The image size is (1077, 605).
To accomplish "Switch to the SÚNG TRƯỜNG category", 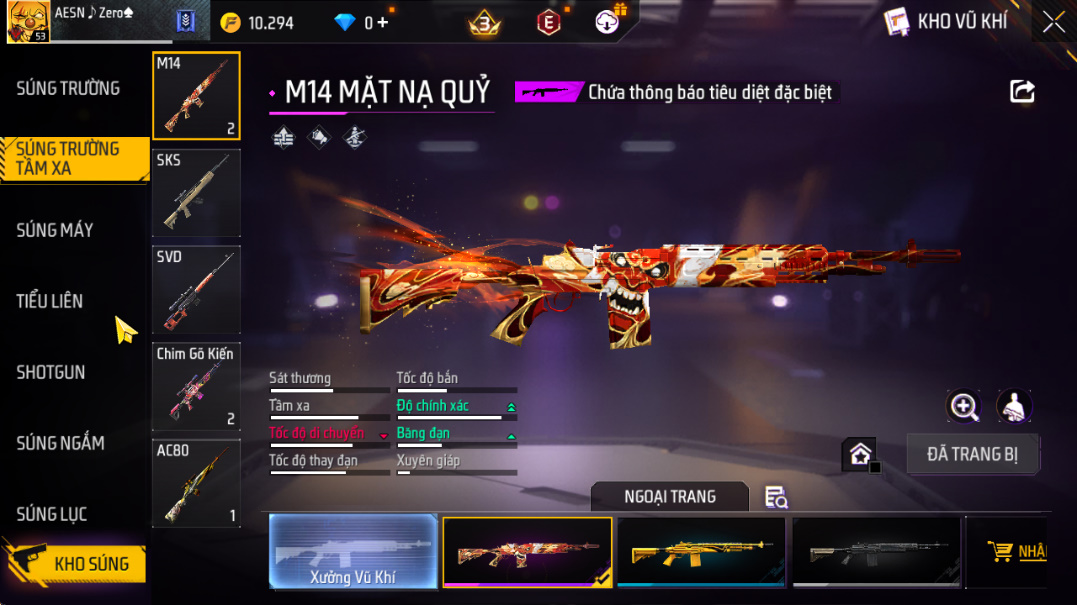I will tap(68, 88).
